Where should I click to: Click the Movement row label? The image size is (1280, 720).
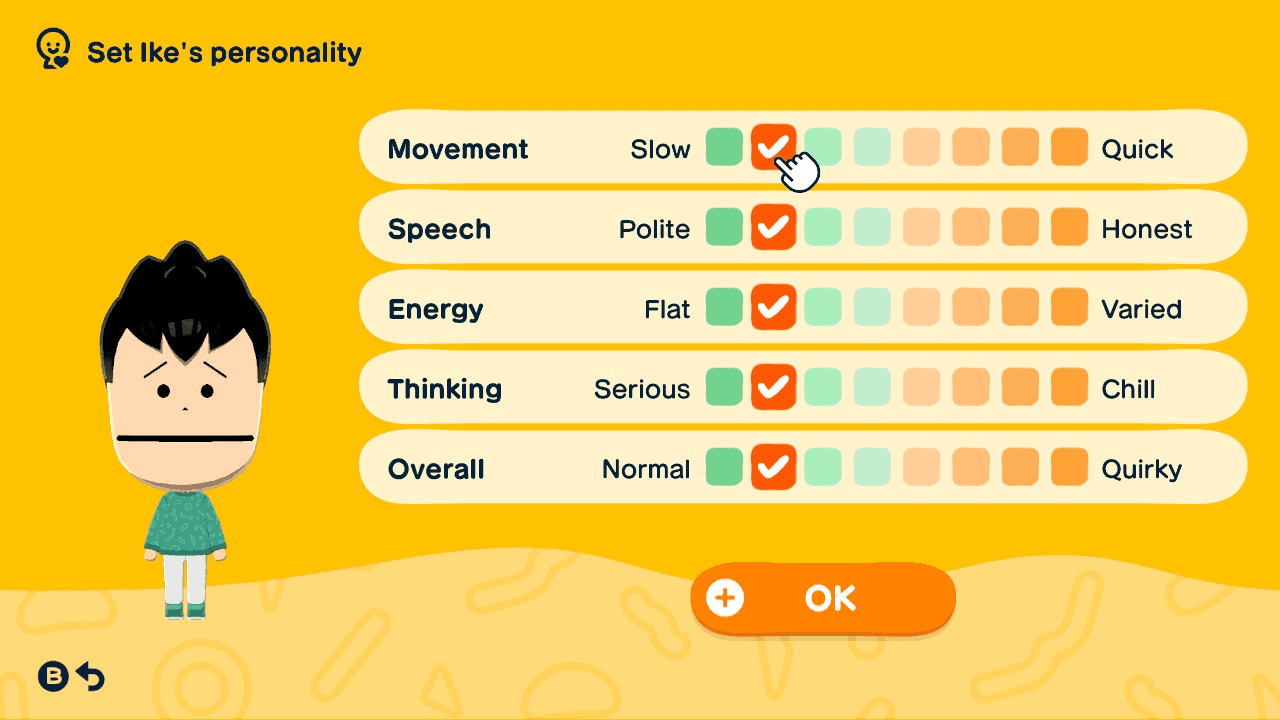coord(458,148)
